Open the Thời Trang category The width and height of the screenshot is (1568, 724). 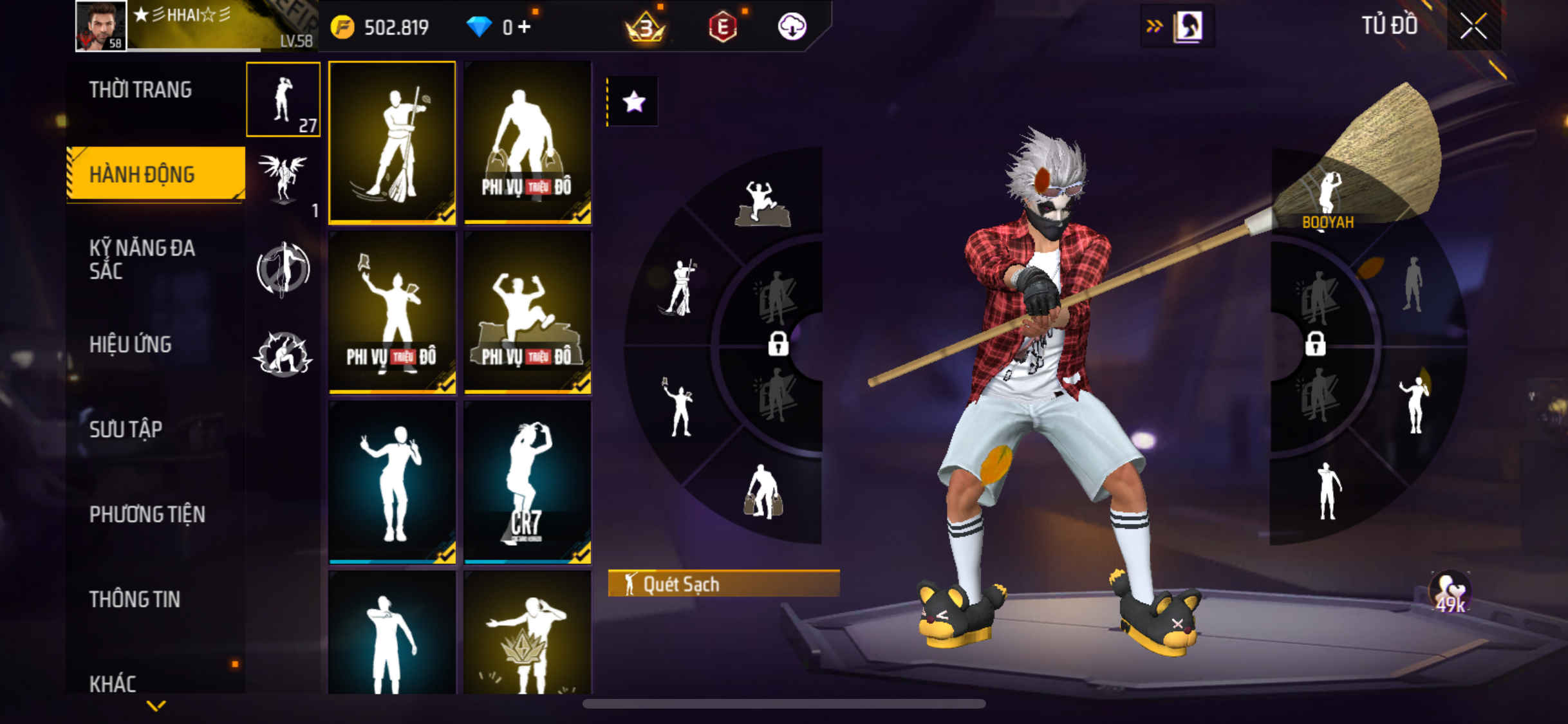140,90
